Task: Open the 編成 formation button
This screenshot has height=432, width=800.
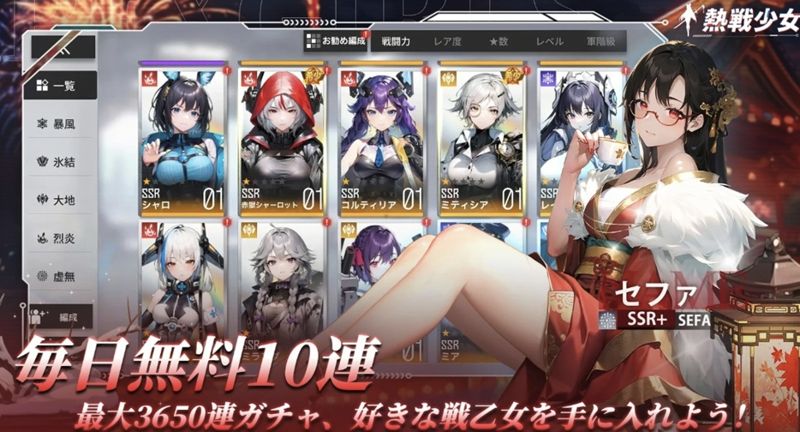Action: tap(62, 318)
